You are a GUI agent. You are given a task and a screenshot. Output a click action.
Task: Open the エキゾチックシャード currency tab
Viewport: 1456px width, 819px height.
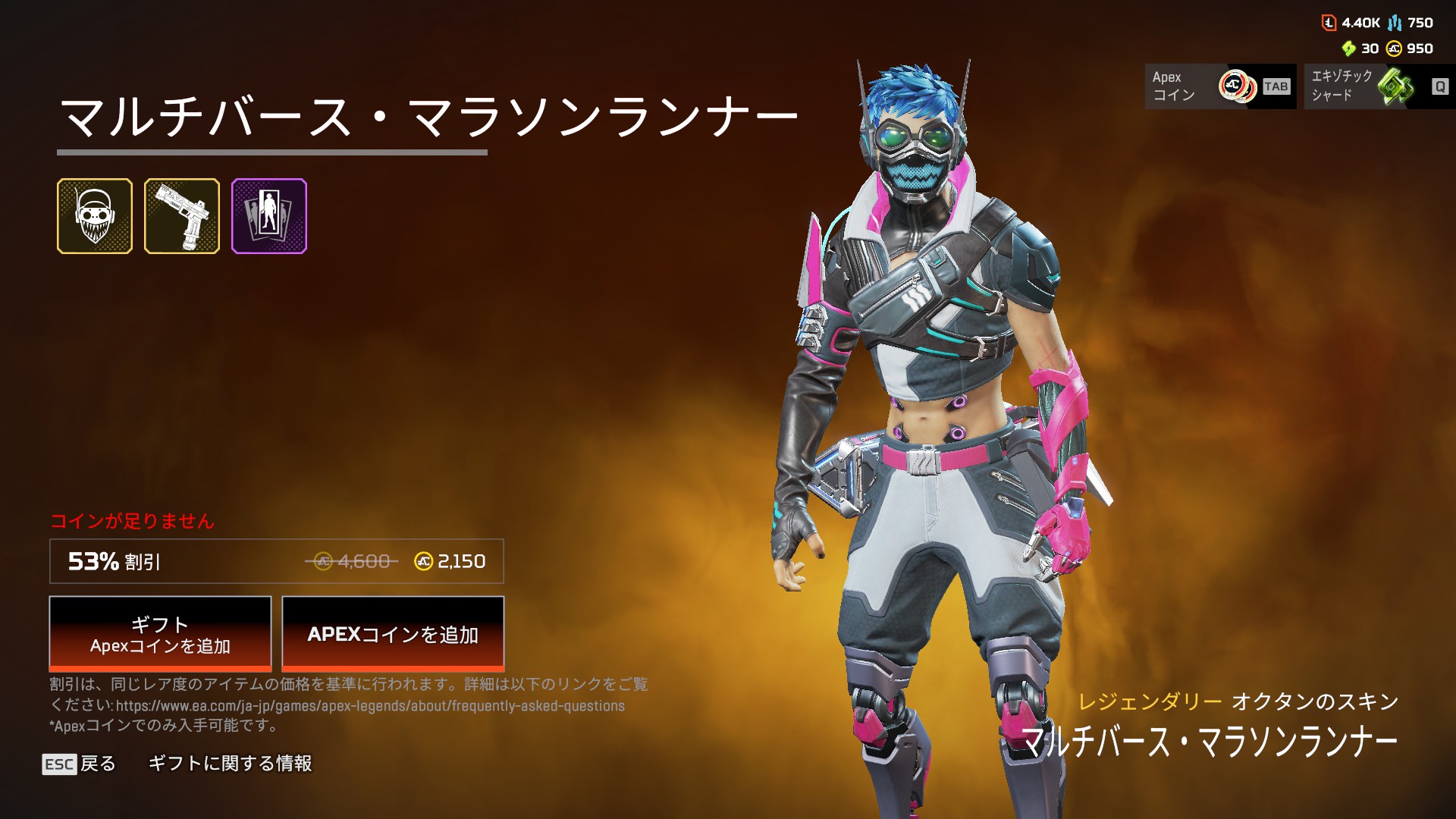(1379, 86)
